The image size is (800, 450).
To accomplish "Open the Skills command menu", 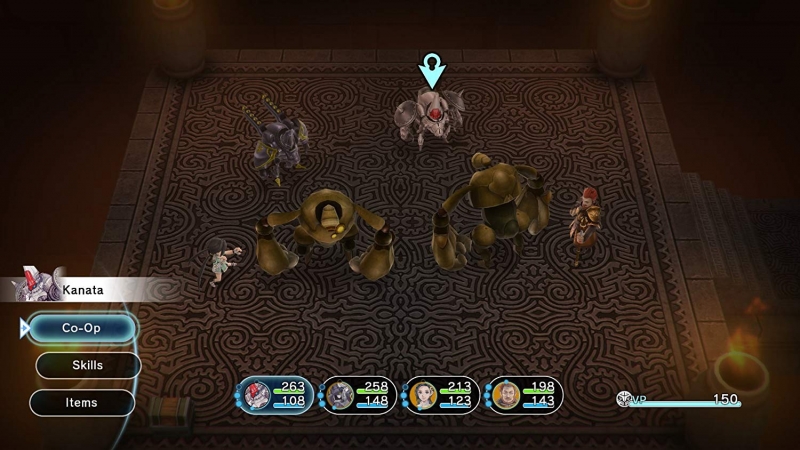I will [x=88, y=365].
